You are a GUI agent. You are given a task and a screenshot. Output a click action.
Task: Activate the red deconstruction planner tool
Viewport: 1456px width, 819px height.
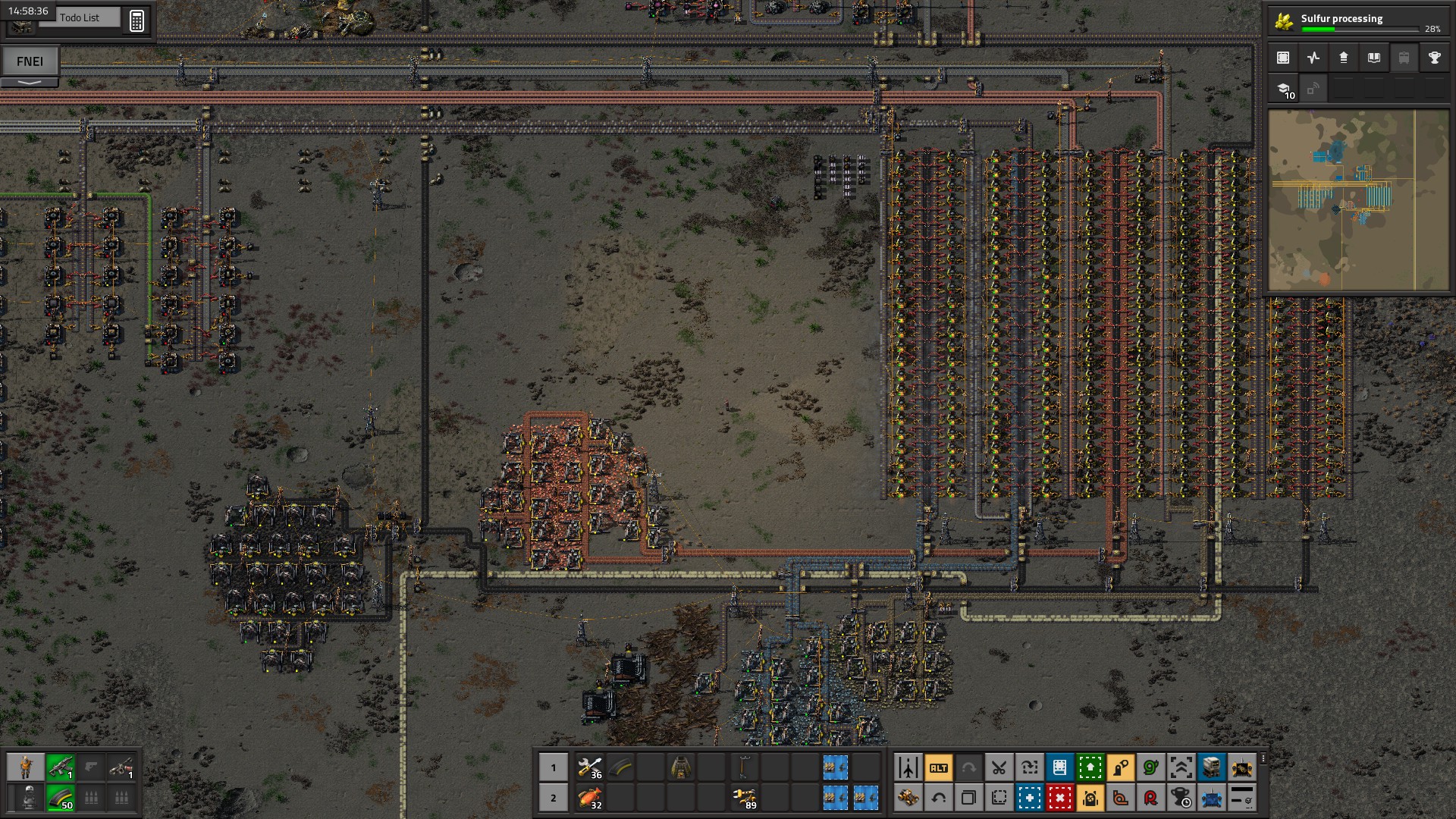(1059, 798)
